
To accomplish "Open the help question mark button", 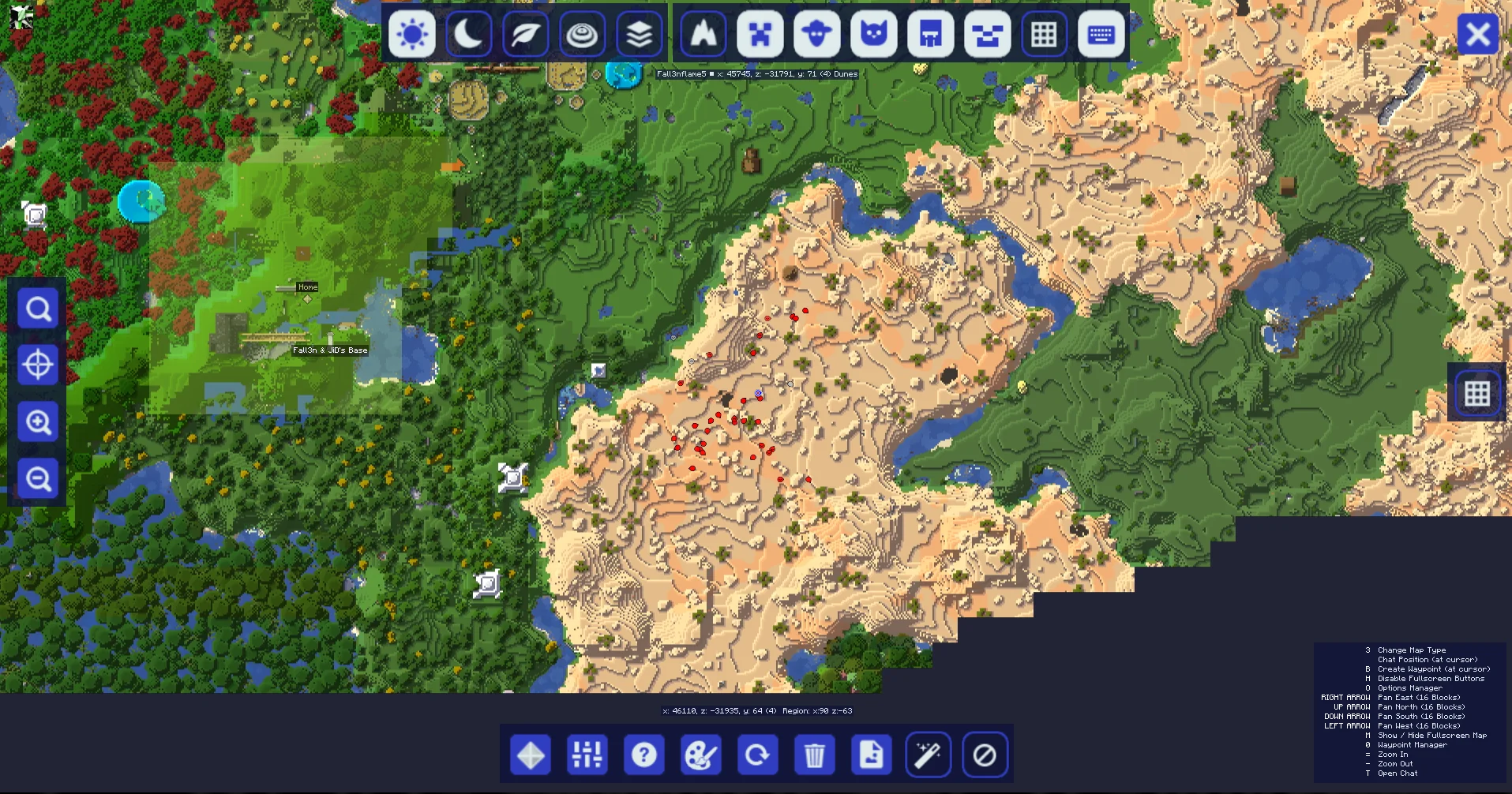I will point(644,755).
